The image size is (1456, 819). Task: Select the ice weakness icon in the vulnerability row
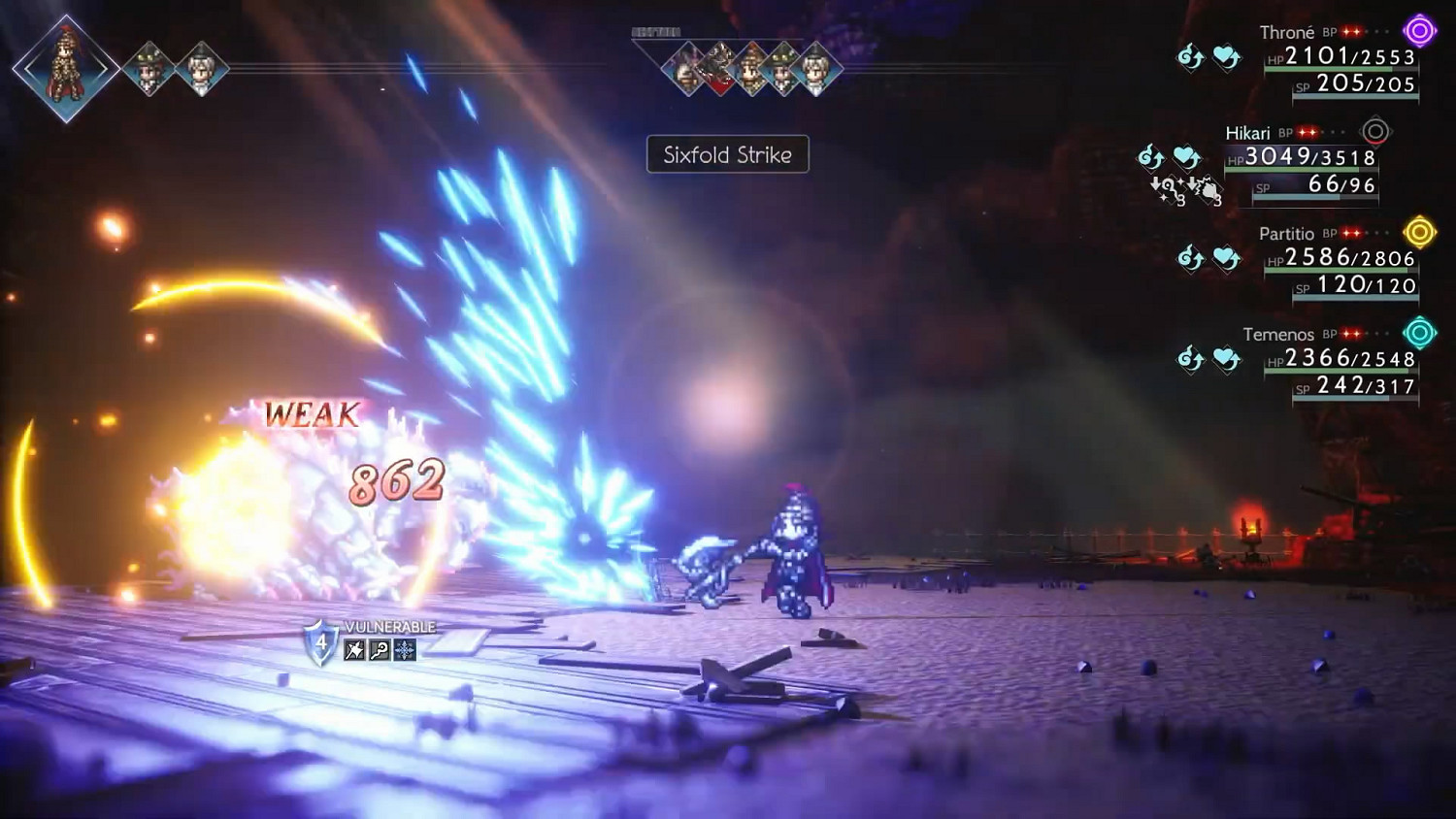coord(405,650)
